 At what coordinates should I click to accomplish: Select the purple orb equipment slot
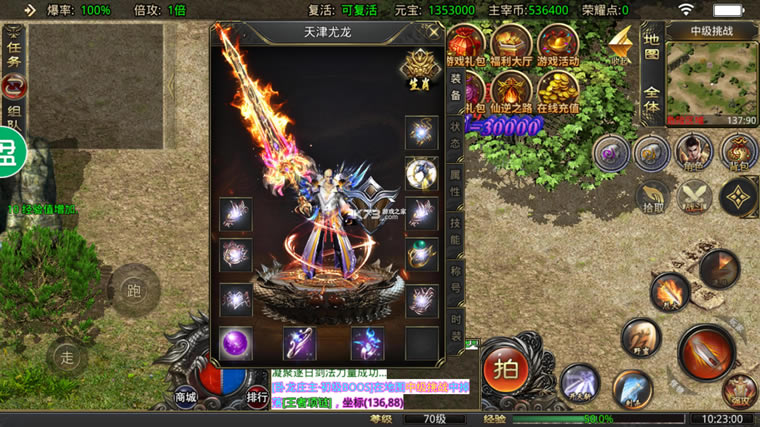point(236,343)
